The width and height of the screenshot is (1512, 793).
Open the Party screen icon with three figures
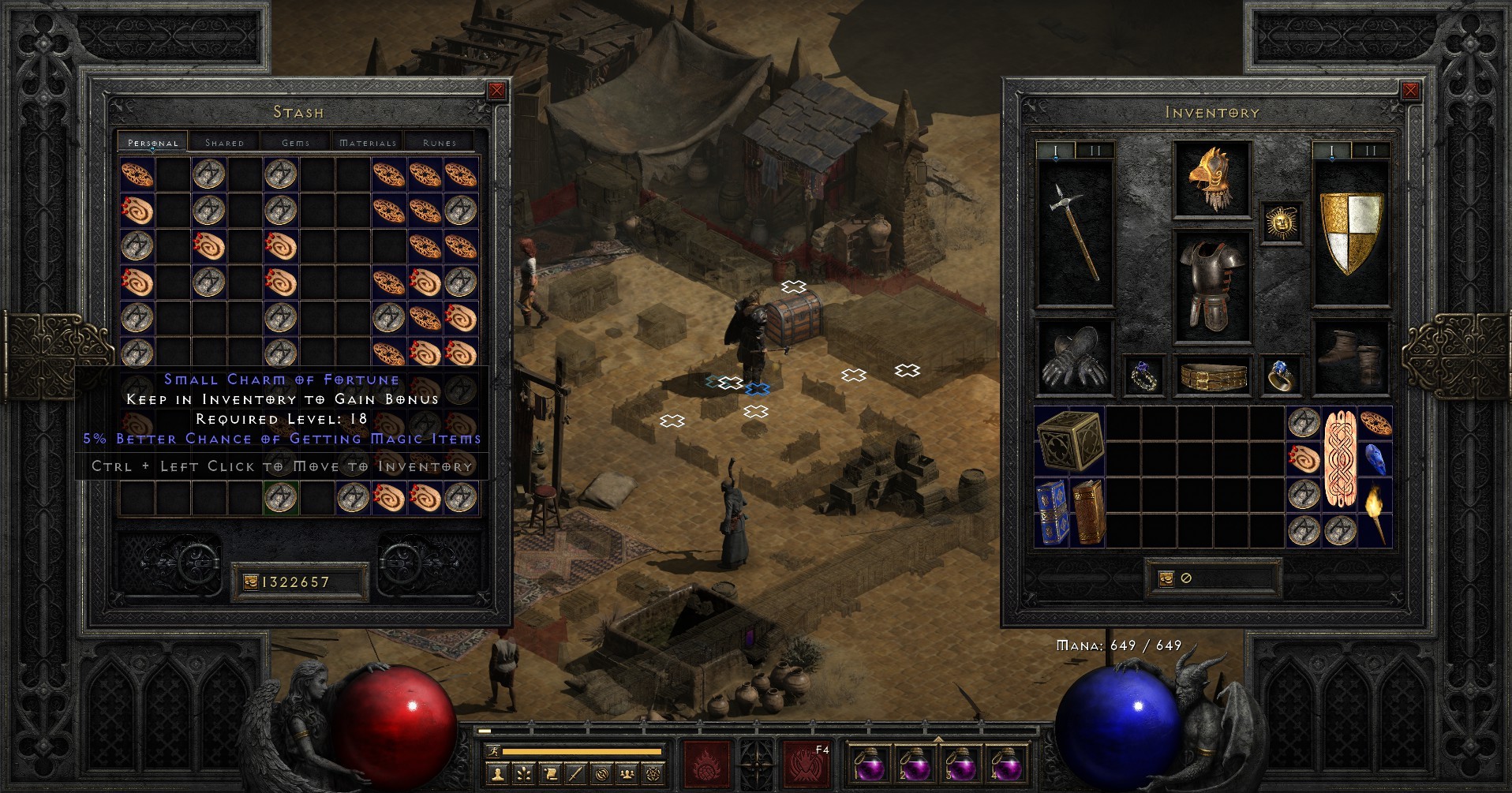[x=628, y=774]
